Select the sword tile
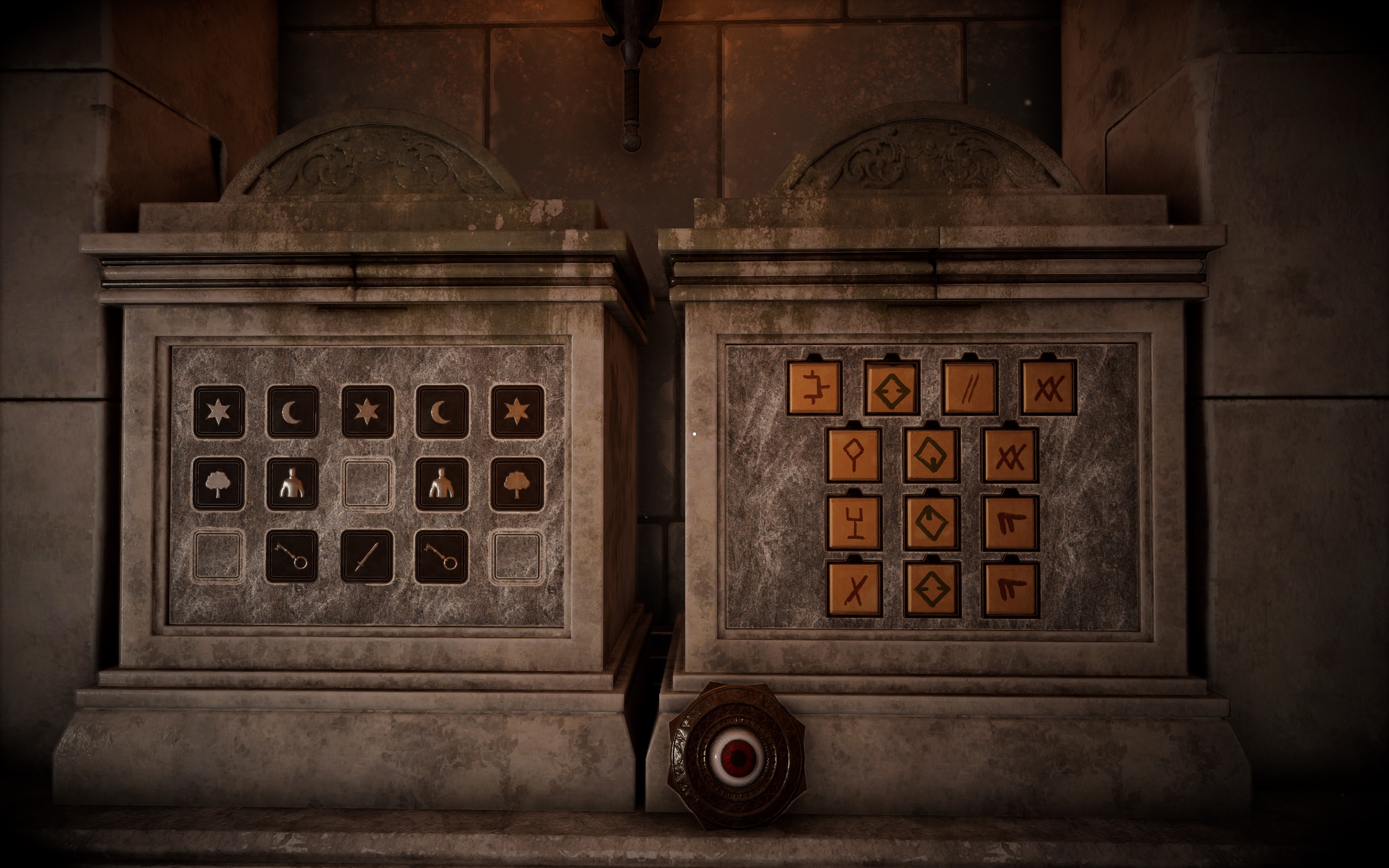 [367, 556]
